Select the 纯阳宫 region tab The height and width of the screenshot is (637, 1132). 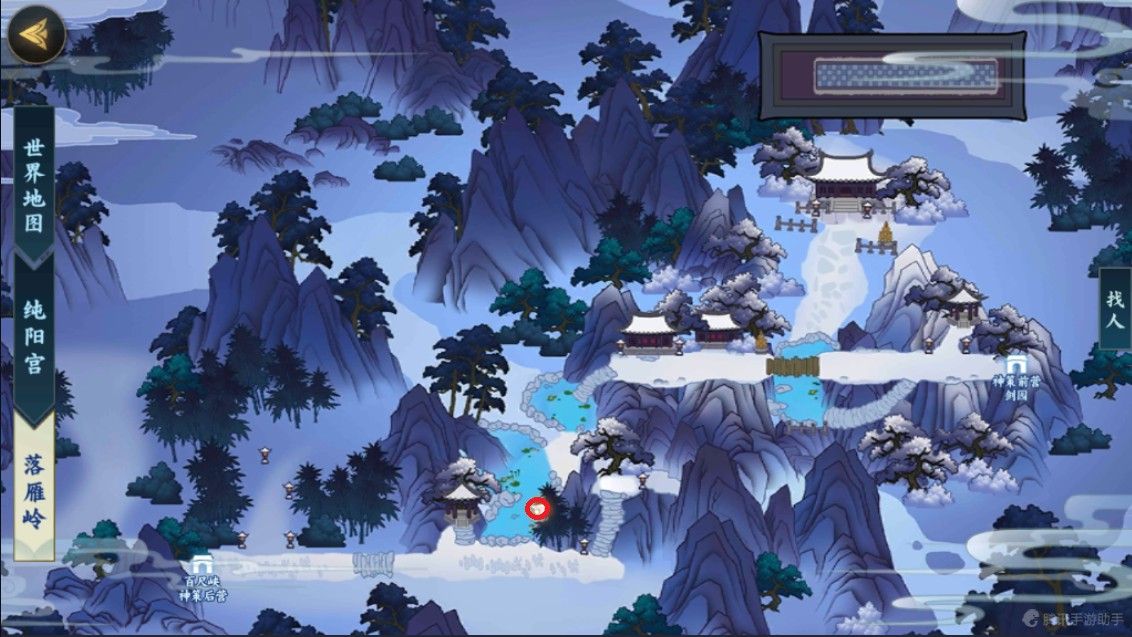tap(34, 335)
